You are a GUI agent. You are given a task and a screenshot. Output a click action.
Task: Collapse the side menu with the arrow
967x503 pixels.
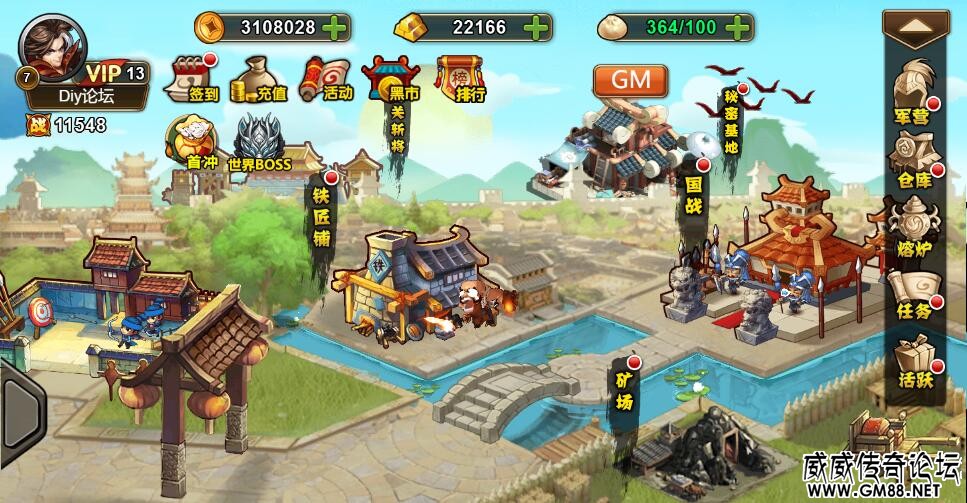click(x=914, y=28)
